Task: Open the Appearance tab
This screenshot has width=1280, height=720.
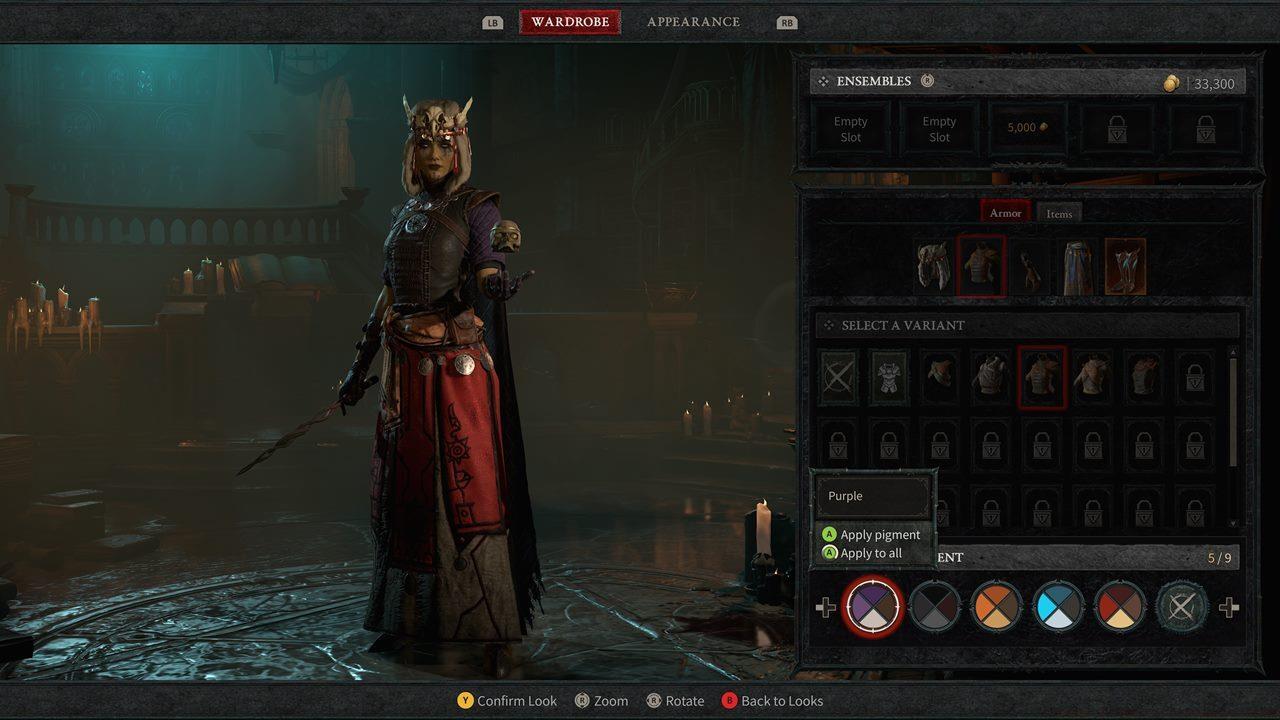Action: (694, 21)
